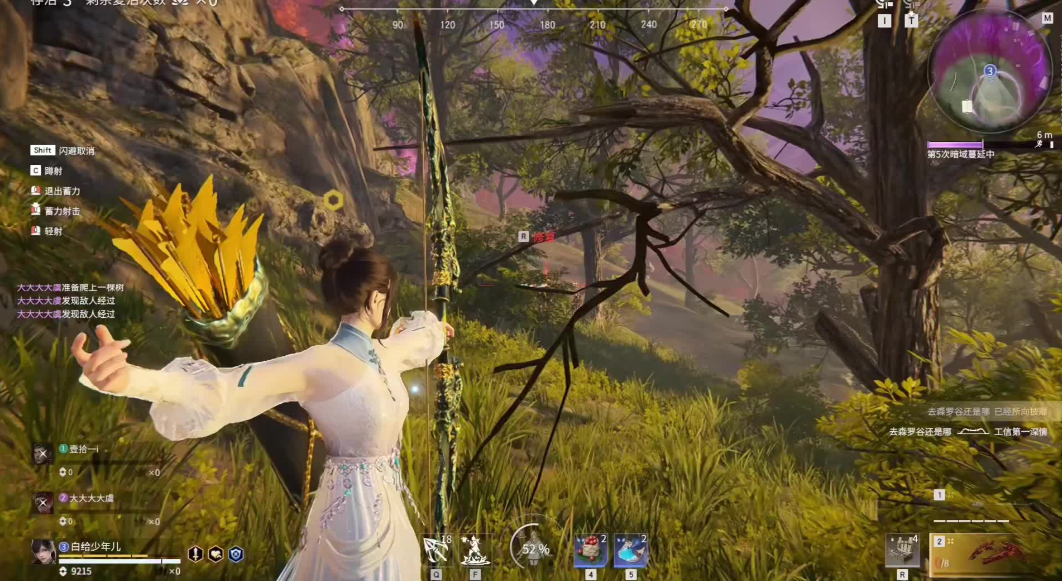The width and height of the screenshot is (1062, 581).
Task: Open the squad chat message log
Action: click(x=70, y=300)
